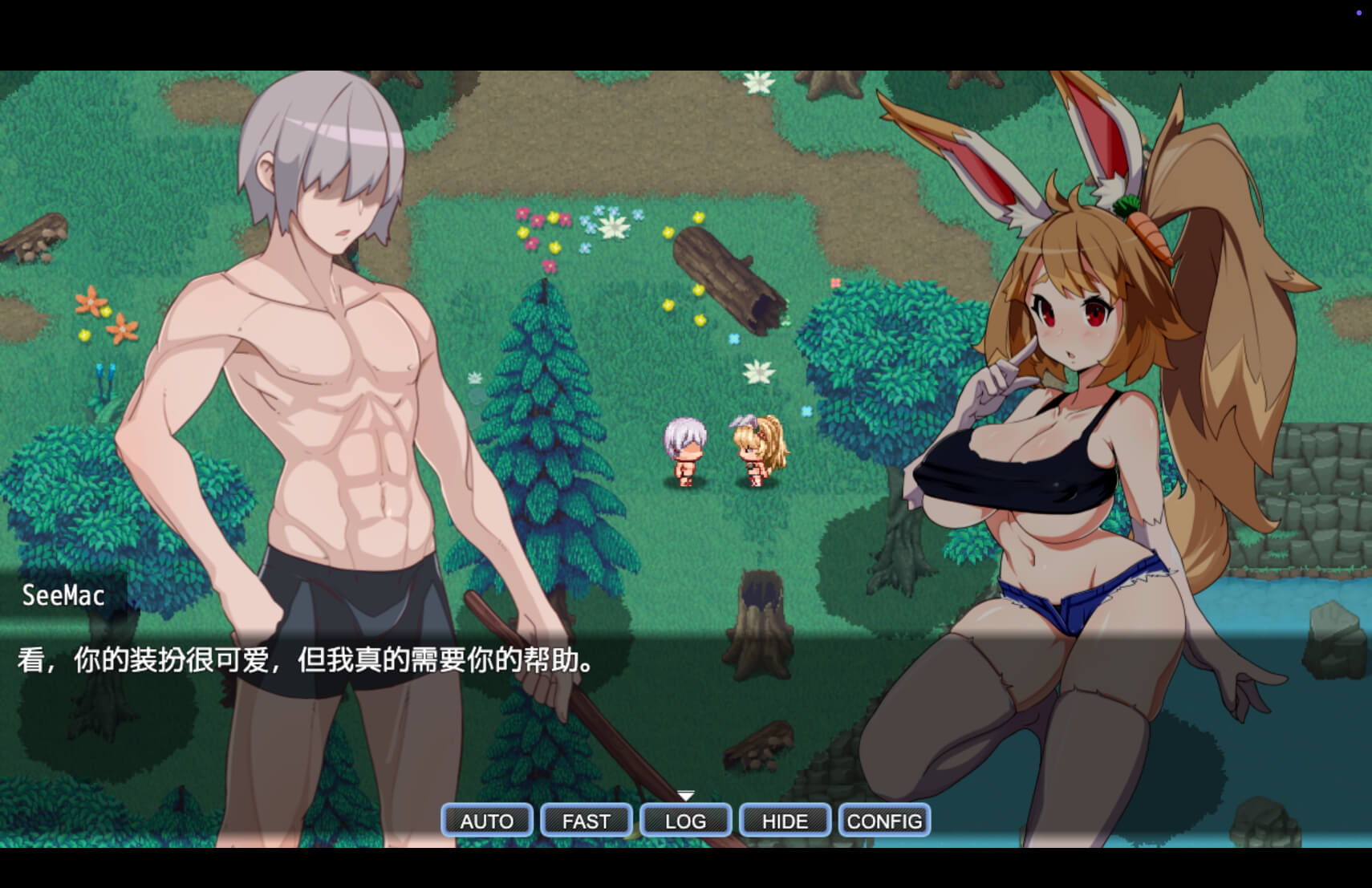Click HIDE to hide the text box
1372x888 pixels.
pyautogui.click(x=785, y=821)
